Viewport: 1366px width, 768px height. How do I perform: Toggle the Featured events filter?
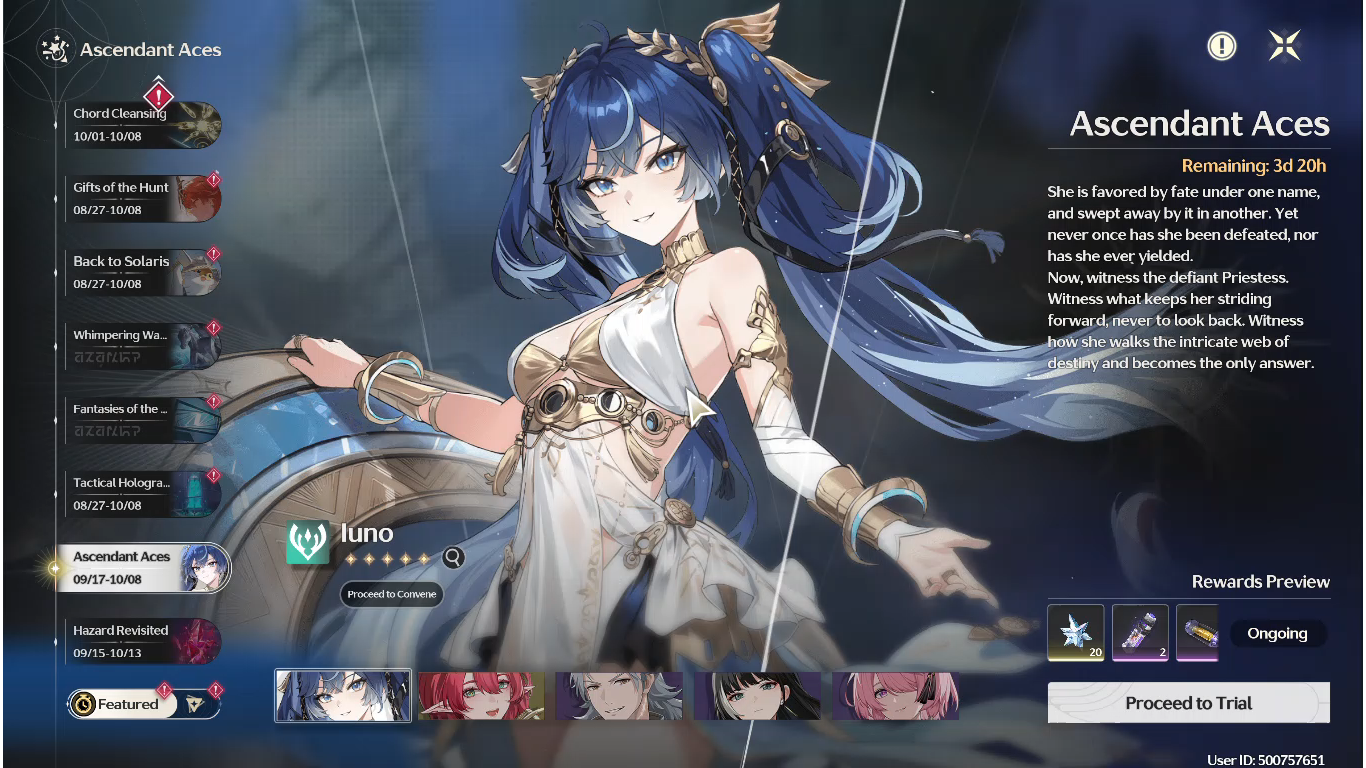point(122,704)
